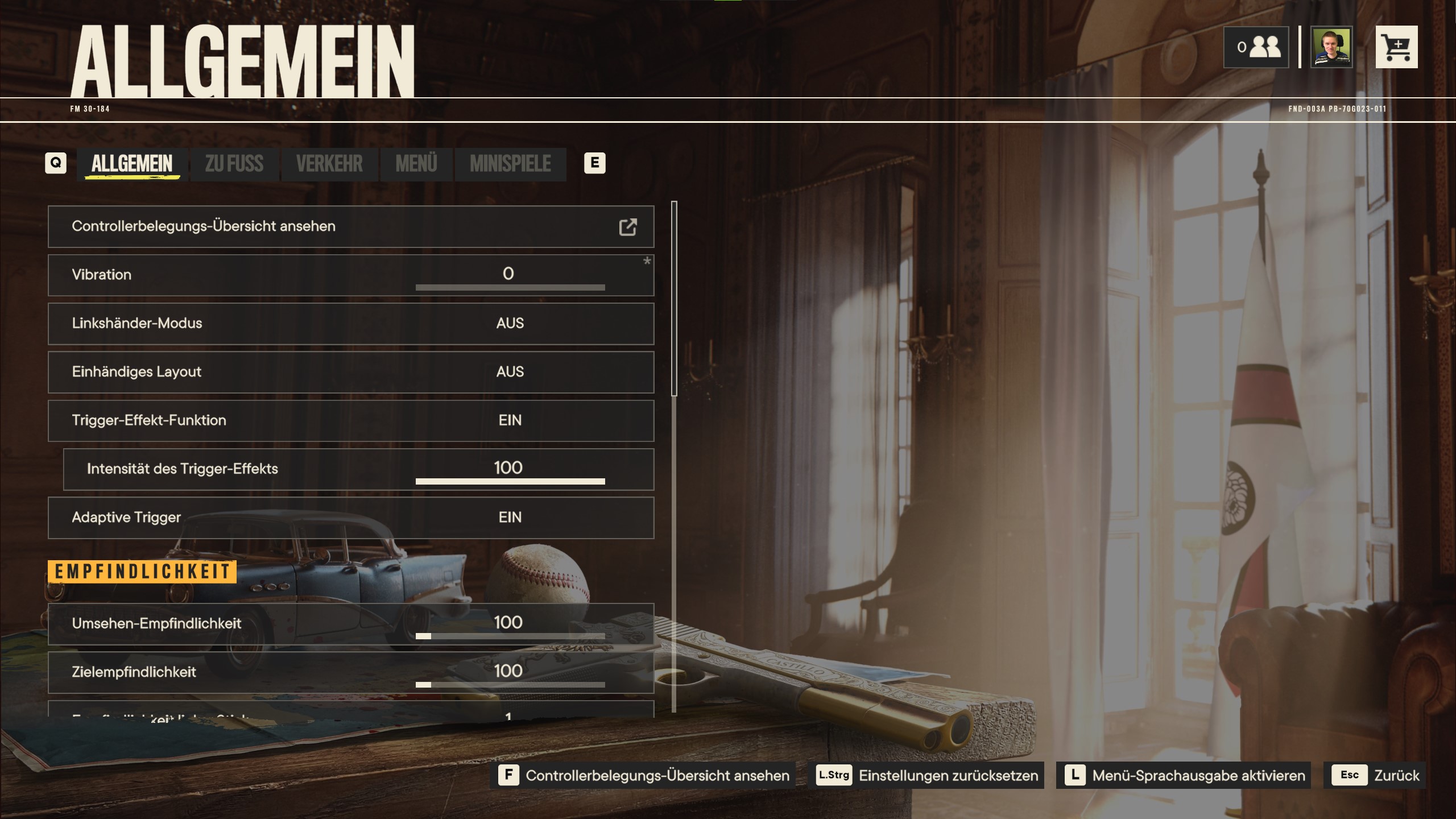Show the Minispiele tab
This screenshot has height=819, width=1456.
(510, 164)
